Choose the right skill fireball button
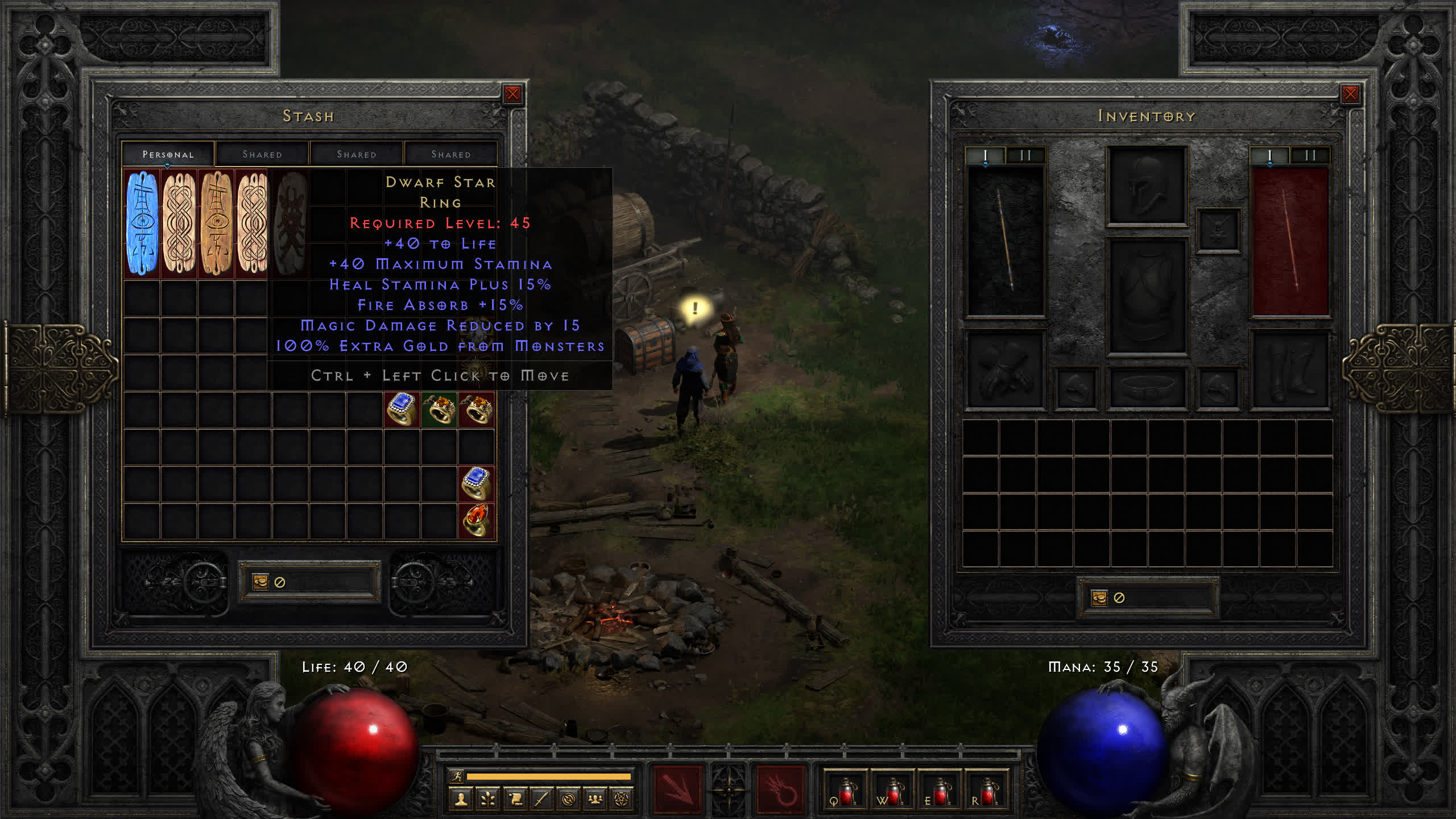 click(780, 789)
